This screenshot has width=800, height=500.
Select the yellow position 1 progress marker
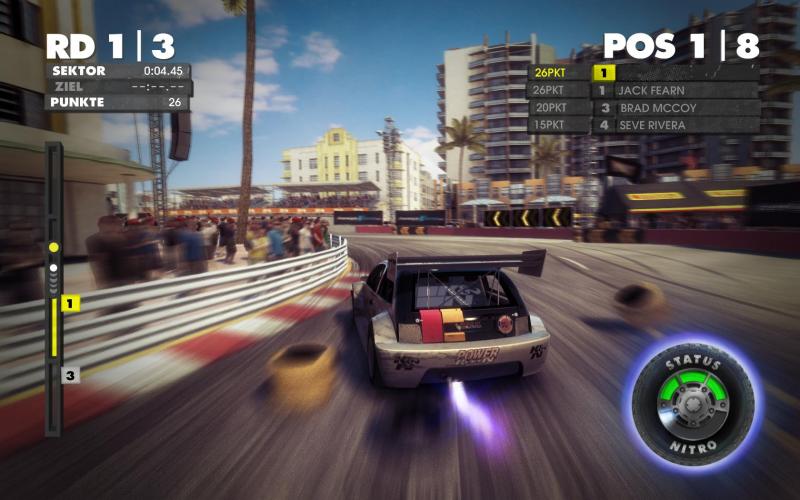click(x=70, y=303)
